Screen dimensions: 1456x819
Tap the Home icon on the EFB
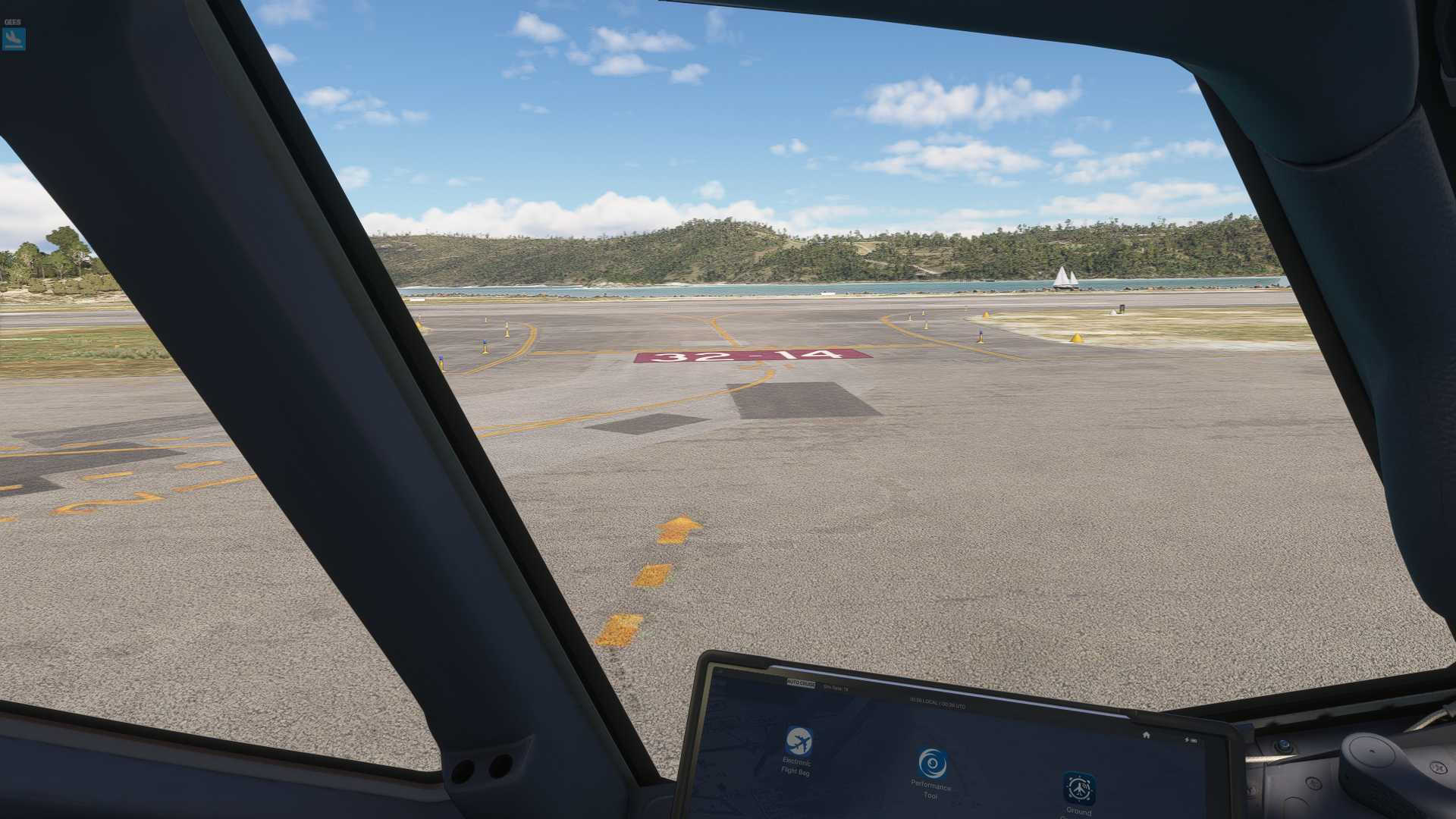[1146, 735]
